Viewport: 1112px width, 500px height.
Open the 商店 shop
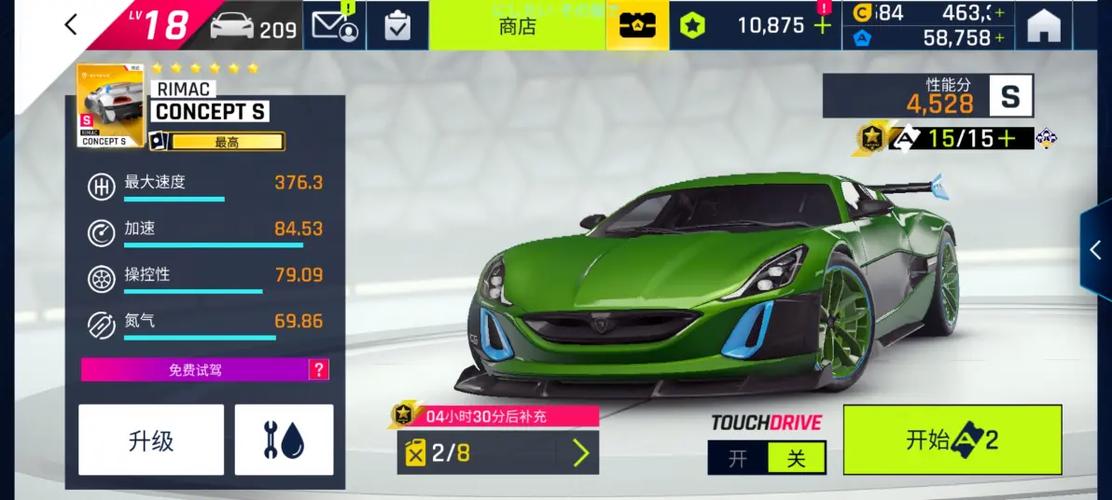coord(518,26)
